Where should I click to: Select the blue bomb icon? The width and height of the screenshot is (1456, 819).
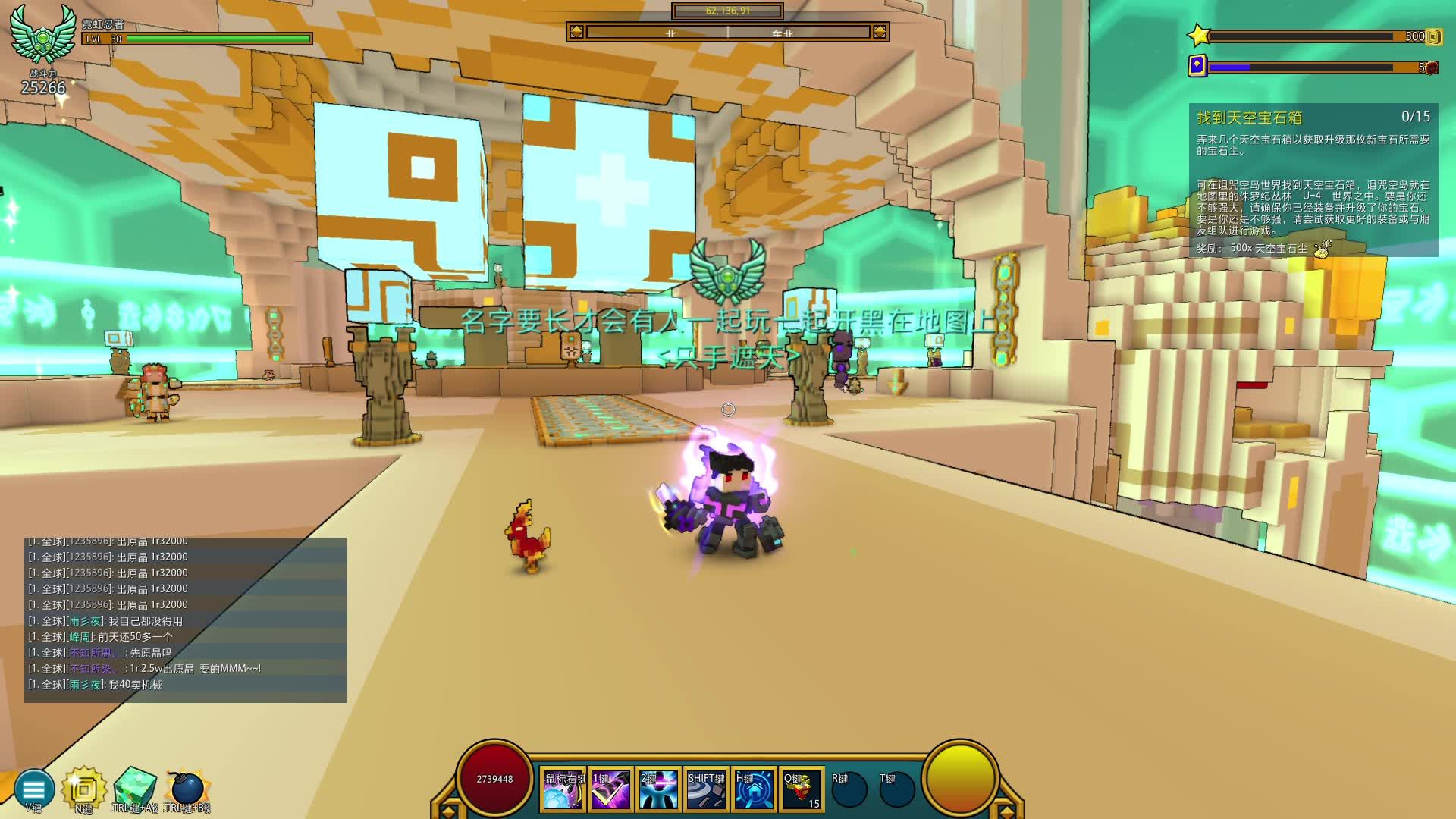pyautogui.click(x=187, y=789)
